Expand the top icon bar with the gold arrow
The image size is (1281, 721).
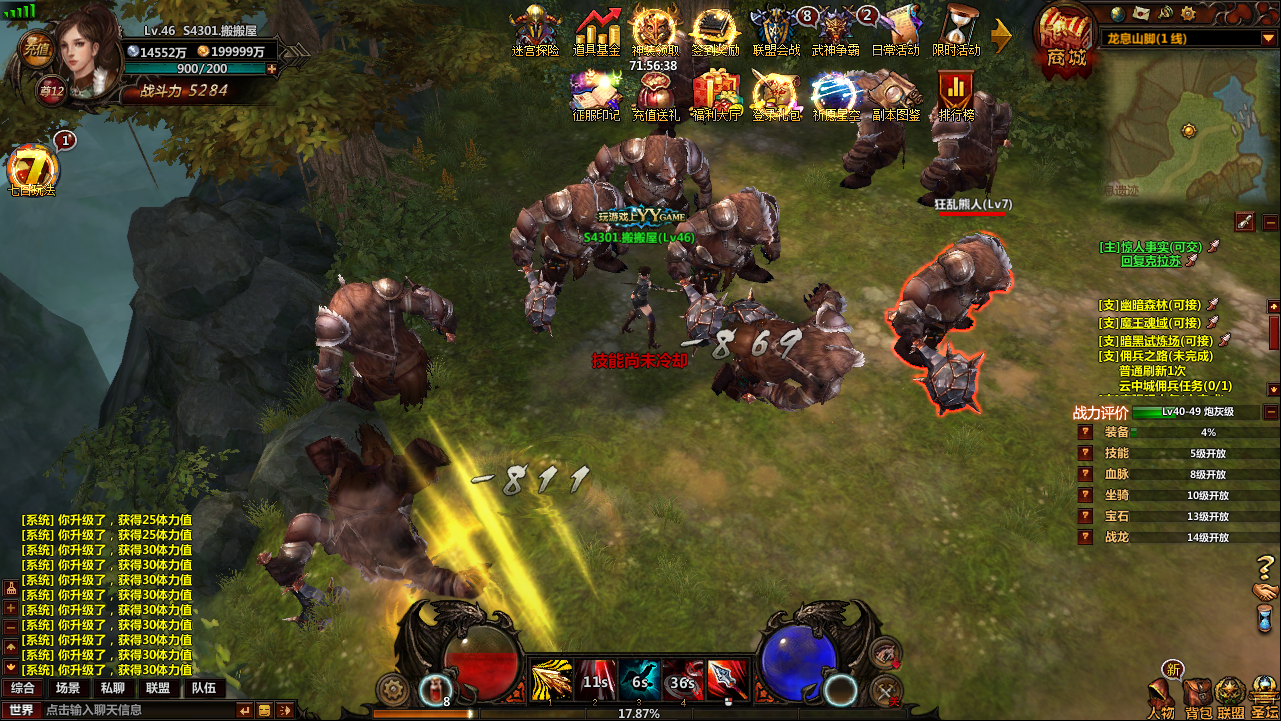point(1001,35)
